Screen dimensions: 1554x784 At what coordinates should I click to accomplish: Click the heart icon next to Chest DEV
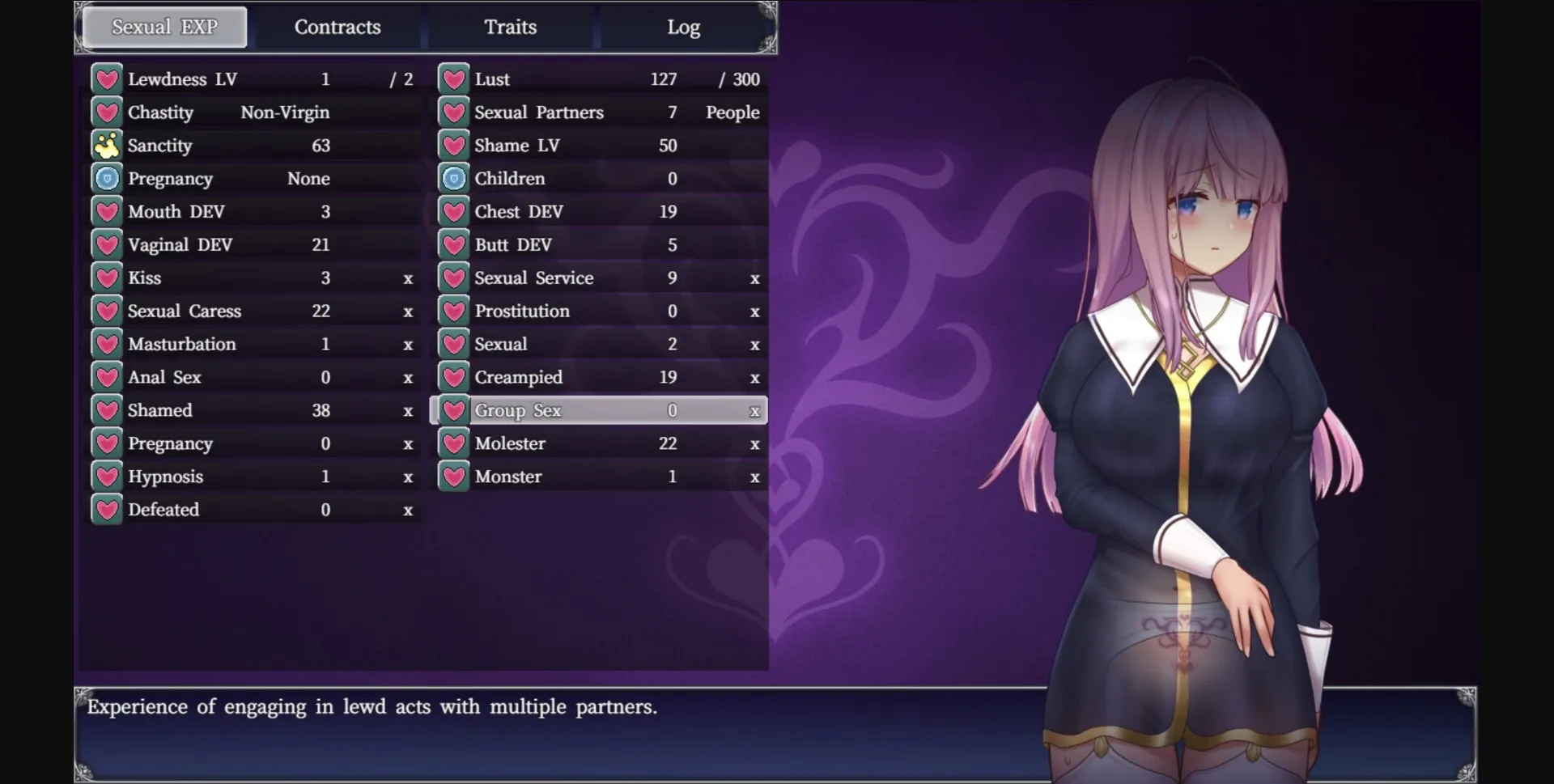click(x=454, y=211)
